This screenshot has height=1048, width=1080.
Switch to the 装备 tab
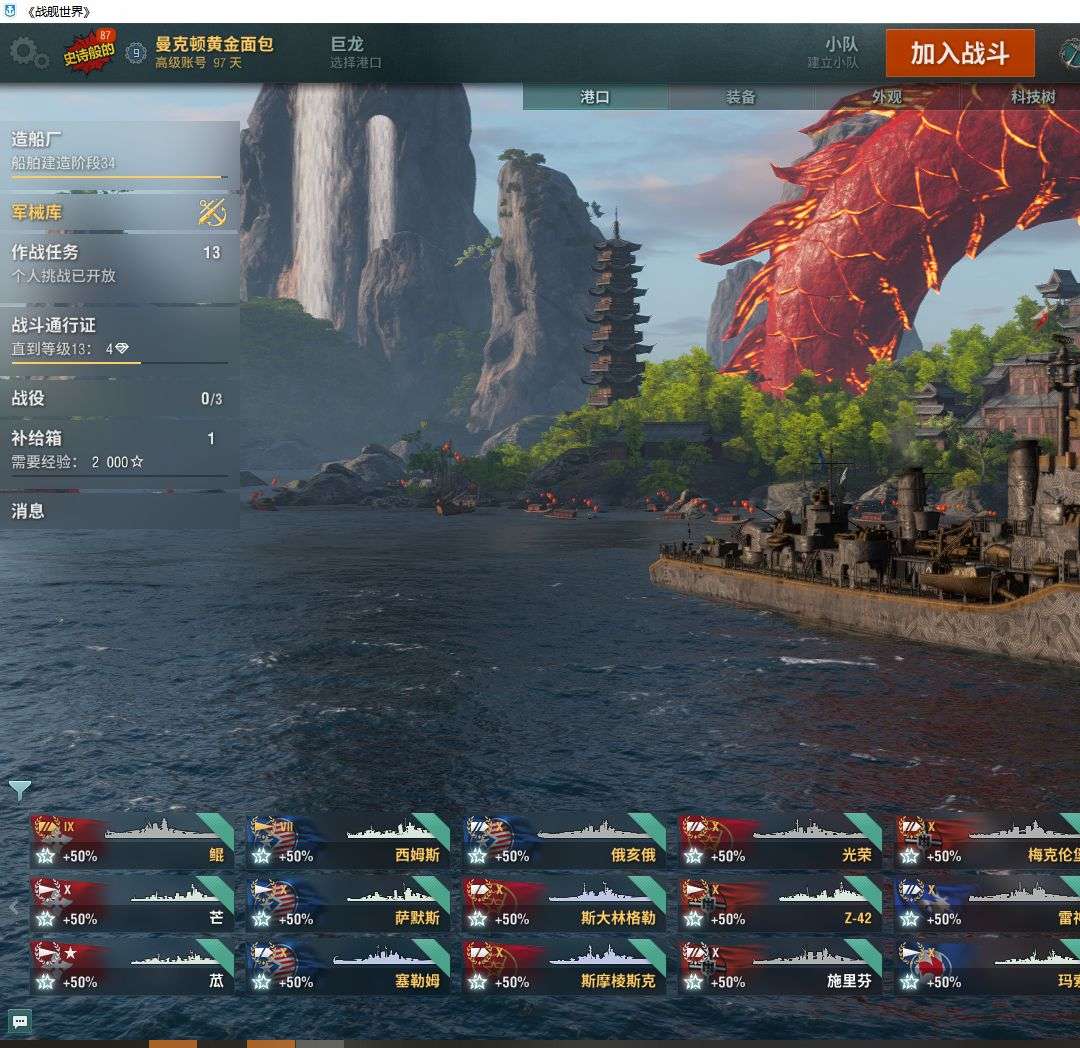click(740, 97)
